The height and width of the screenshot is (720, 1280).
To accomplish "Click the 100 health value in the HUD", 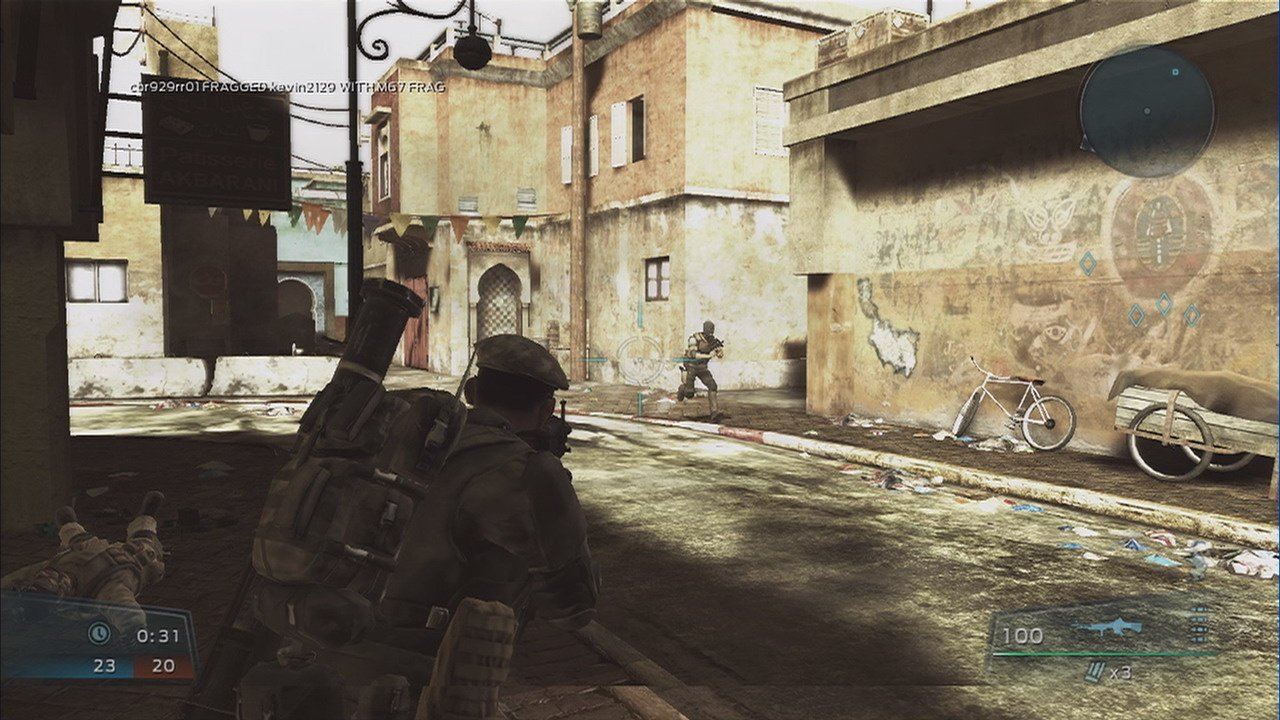I will click(x=1022, y=633).
